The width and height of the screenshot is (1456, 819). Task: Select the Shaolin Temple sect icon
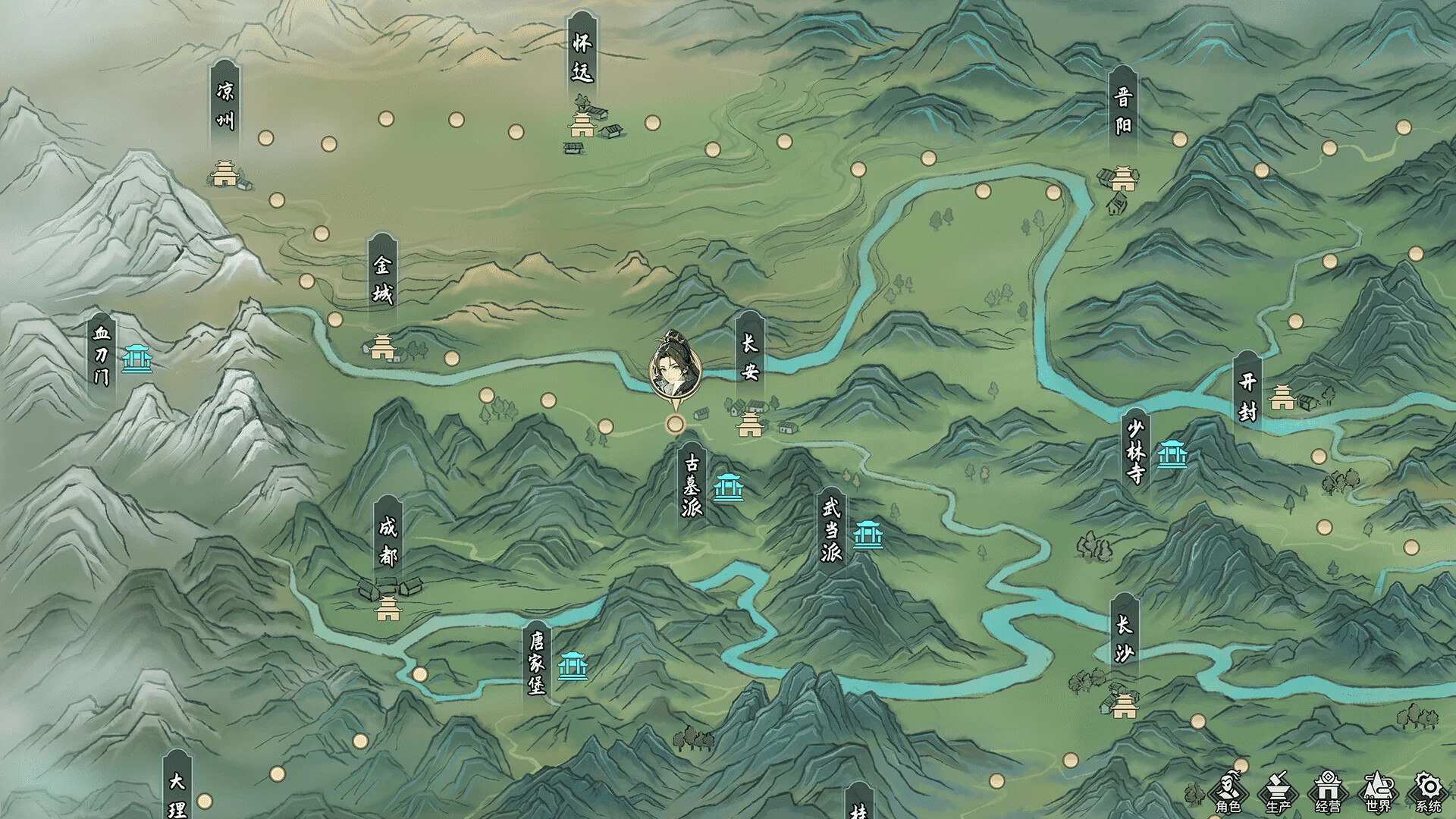tap(1172, 455)
